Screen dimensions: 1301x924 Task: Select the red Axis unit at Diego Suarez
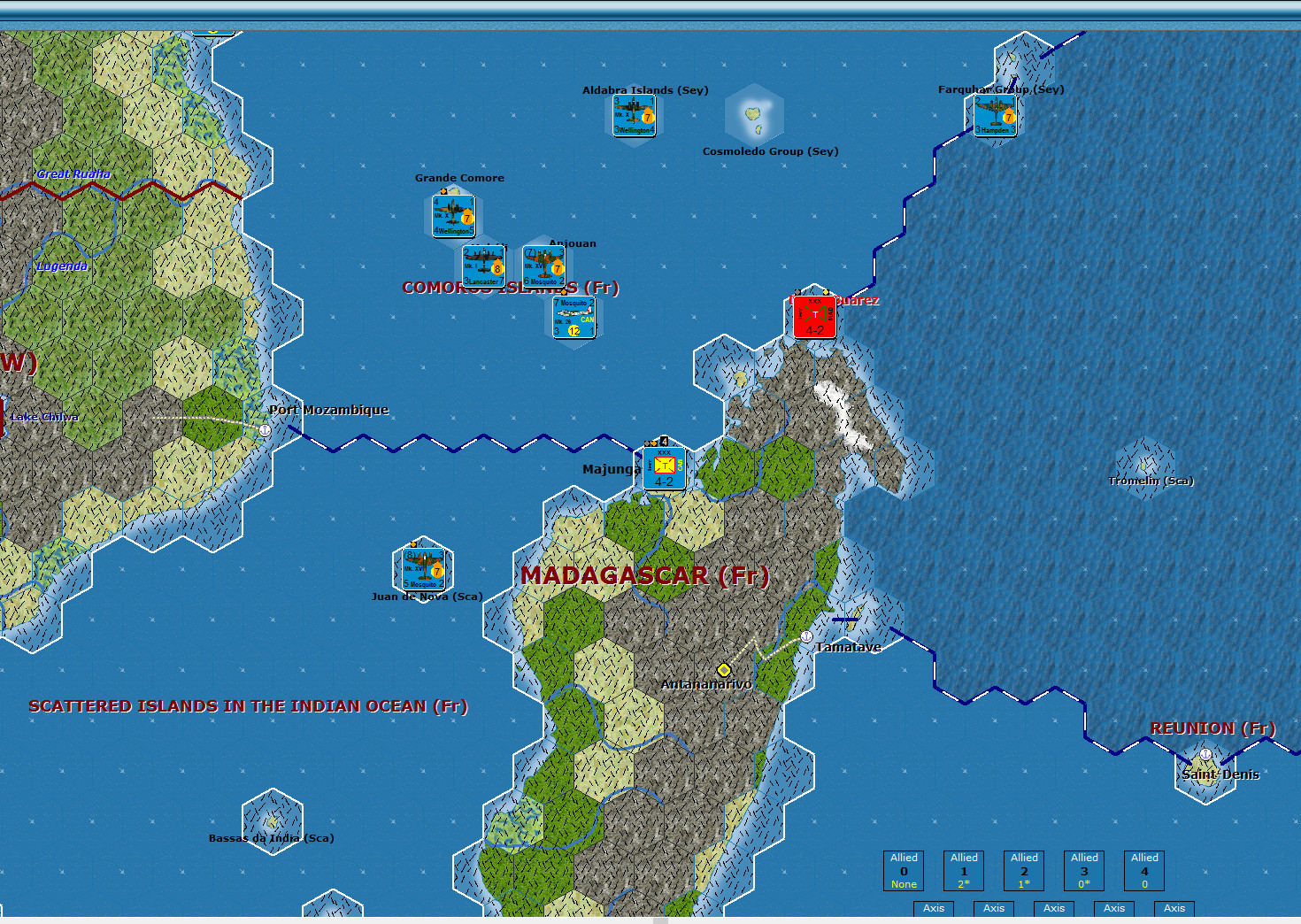[813, 318]
